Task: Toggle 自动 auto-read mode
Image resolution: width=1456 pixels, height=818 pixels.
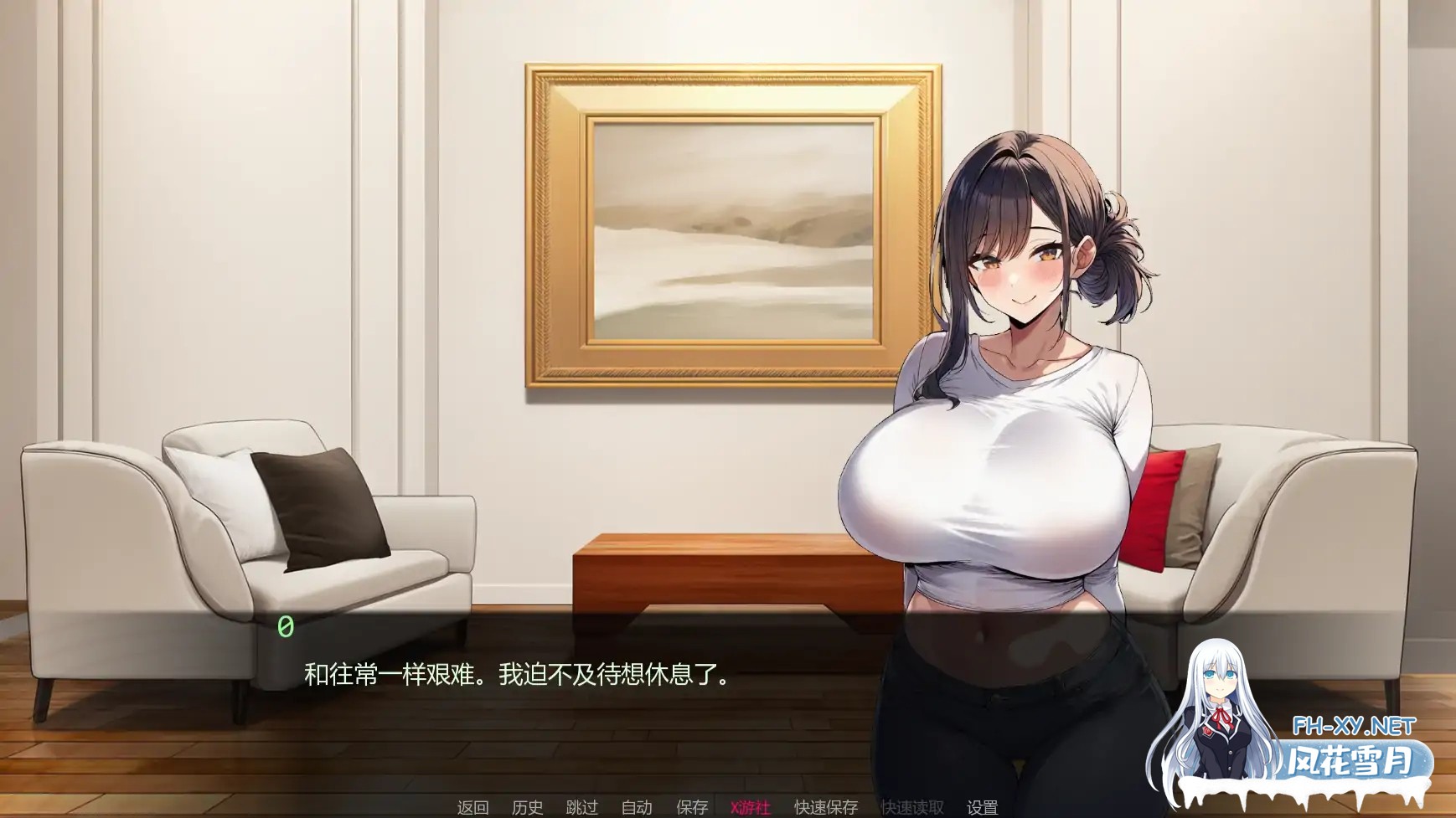Action: 638,807
